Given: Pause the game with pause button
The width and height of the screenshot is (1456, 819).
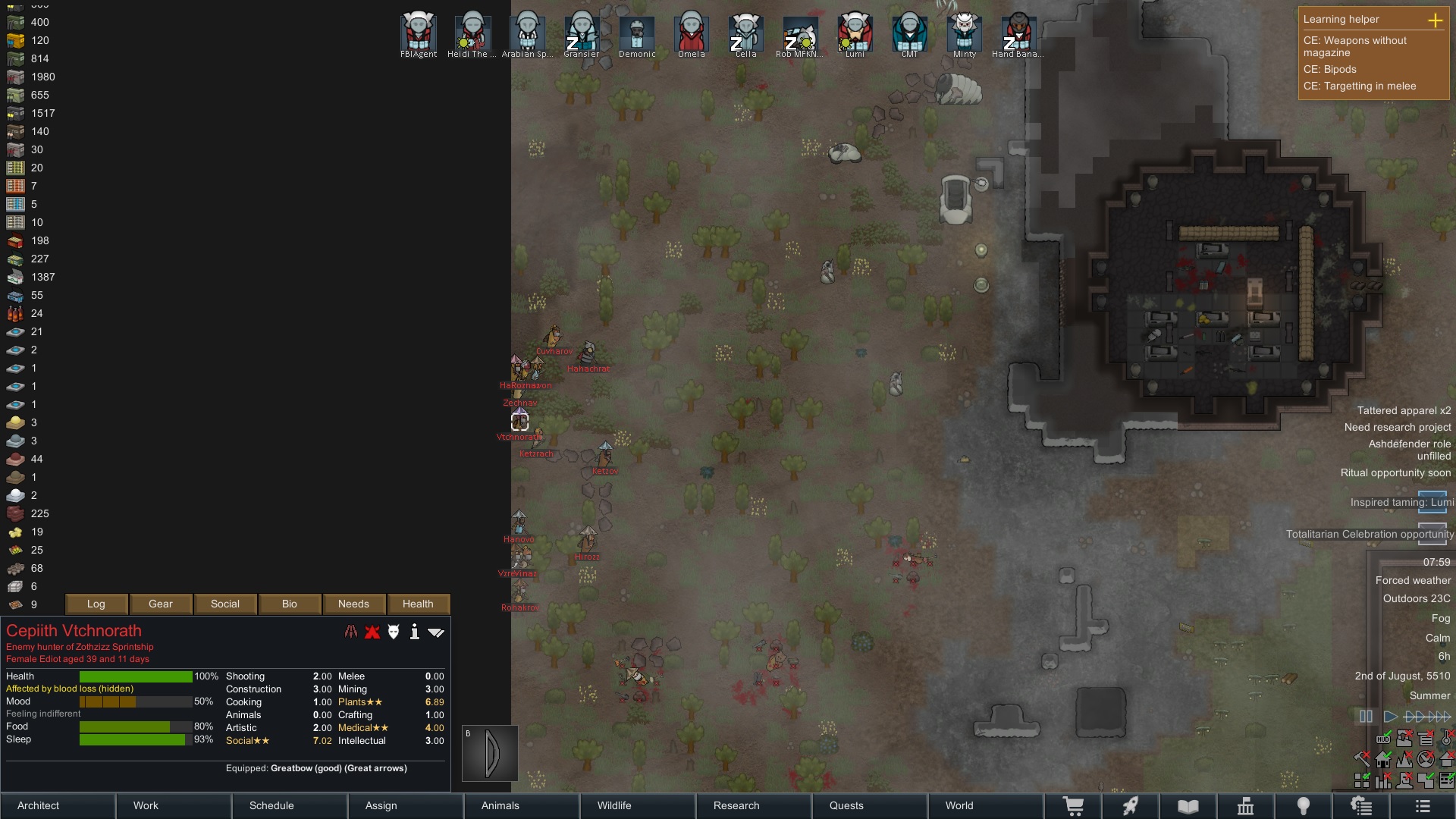Looking at the screenshot, I should [x=1366, y=717].
